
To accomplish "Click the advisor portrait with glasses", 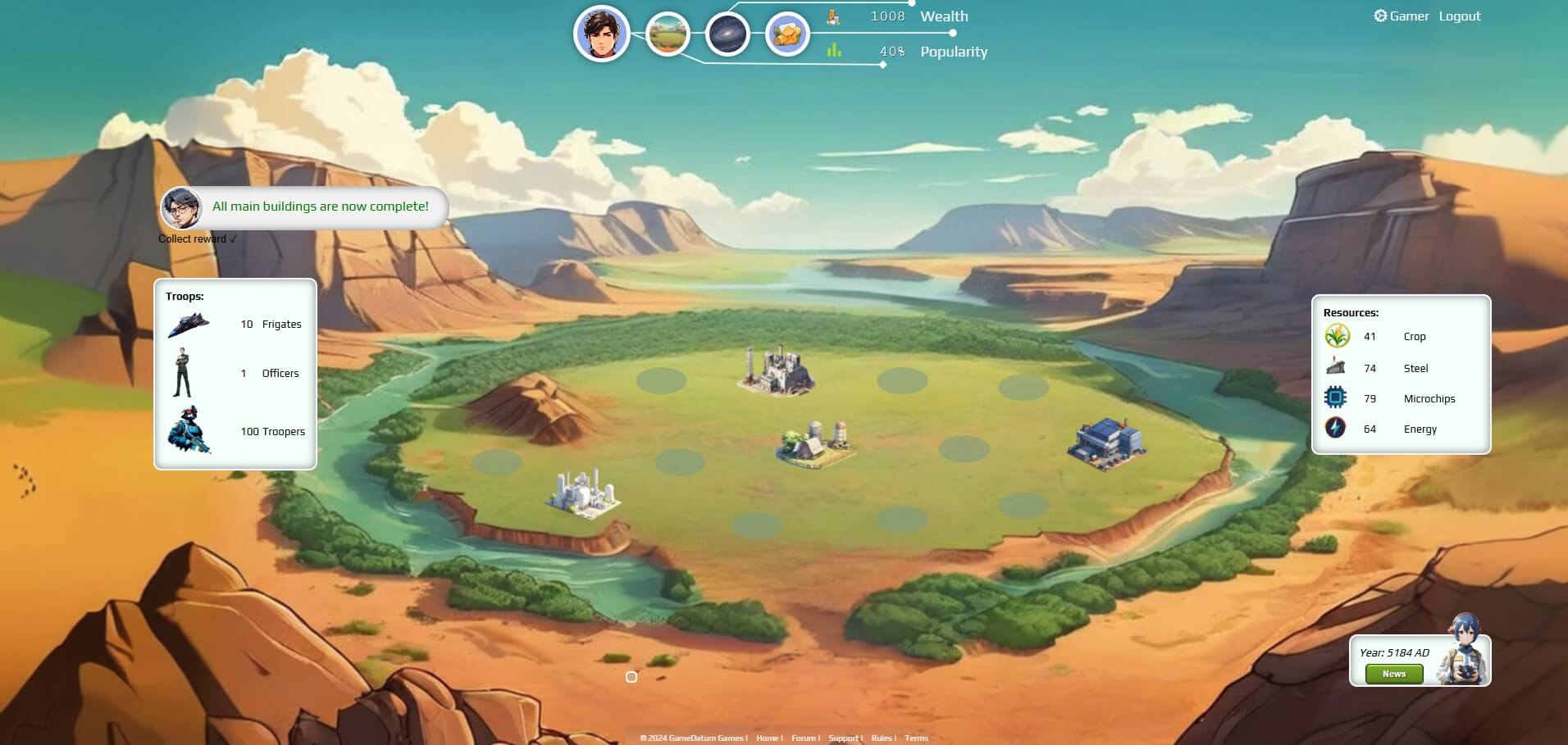I will coord(181,208).
